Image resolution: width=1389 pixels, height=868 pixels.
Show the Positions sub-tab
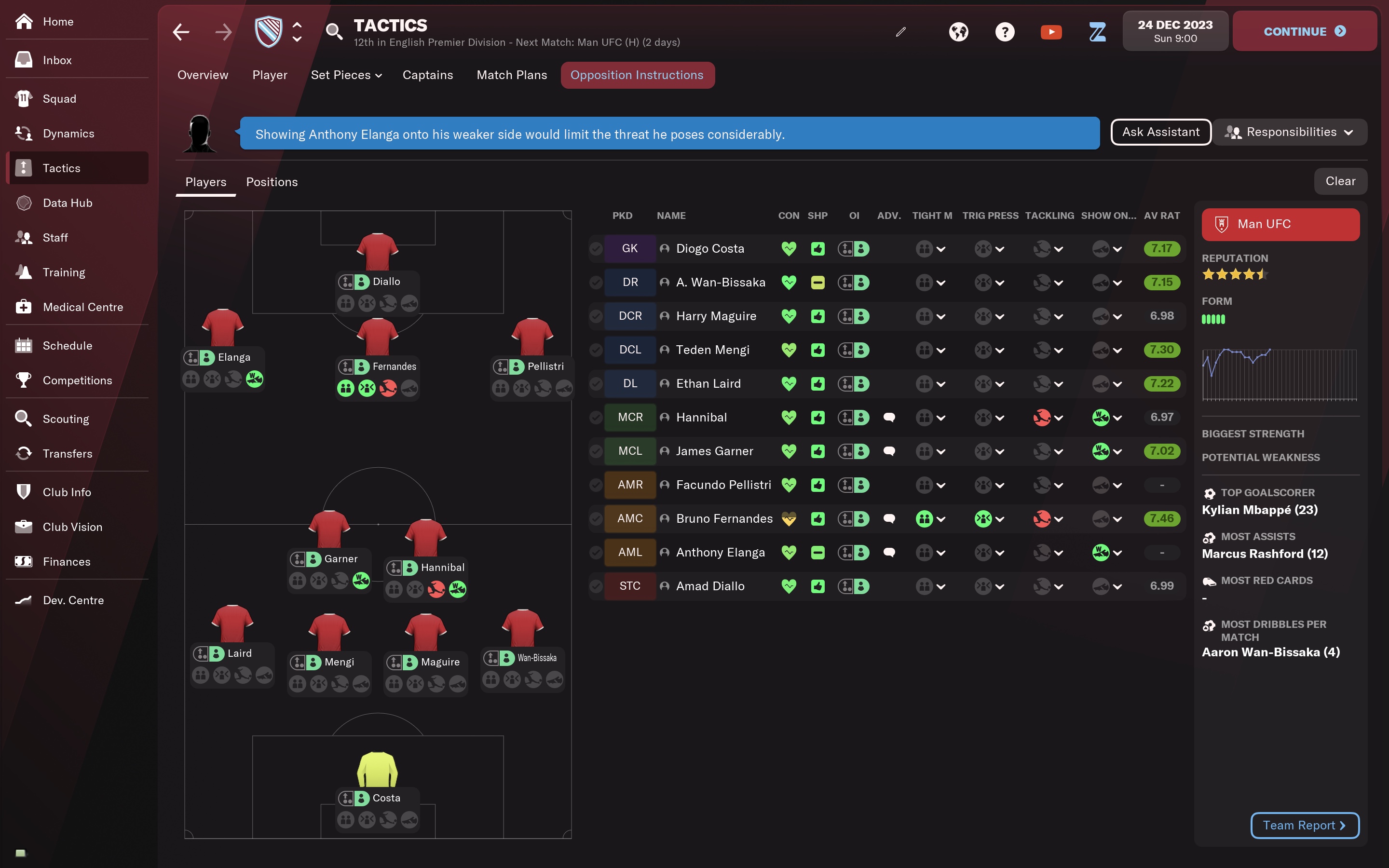[272, 182]
